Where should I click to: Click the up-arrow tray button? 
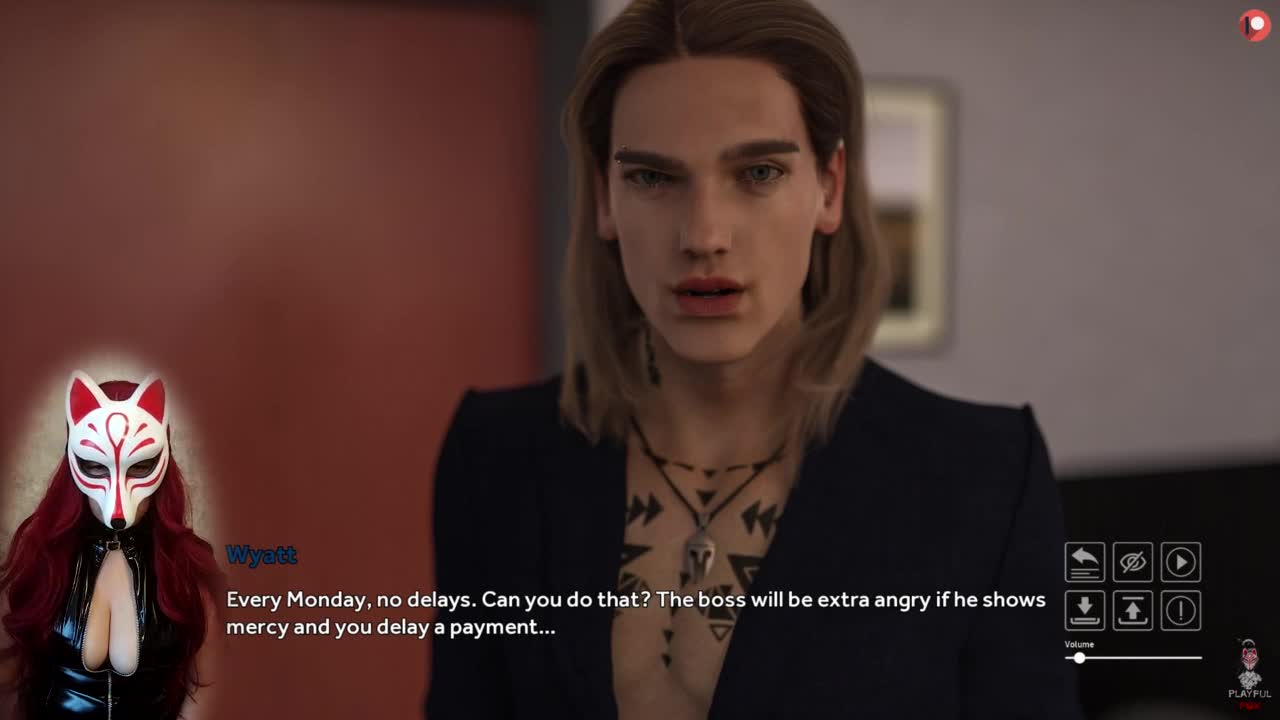pos(1132,610)
